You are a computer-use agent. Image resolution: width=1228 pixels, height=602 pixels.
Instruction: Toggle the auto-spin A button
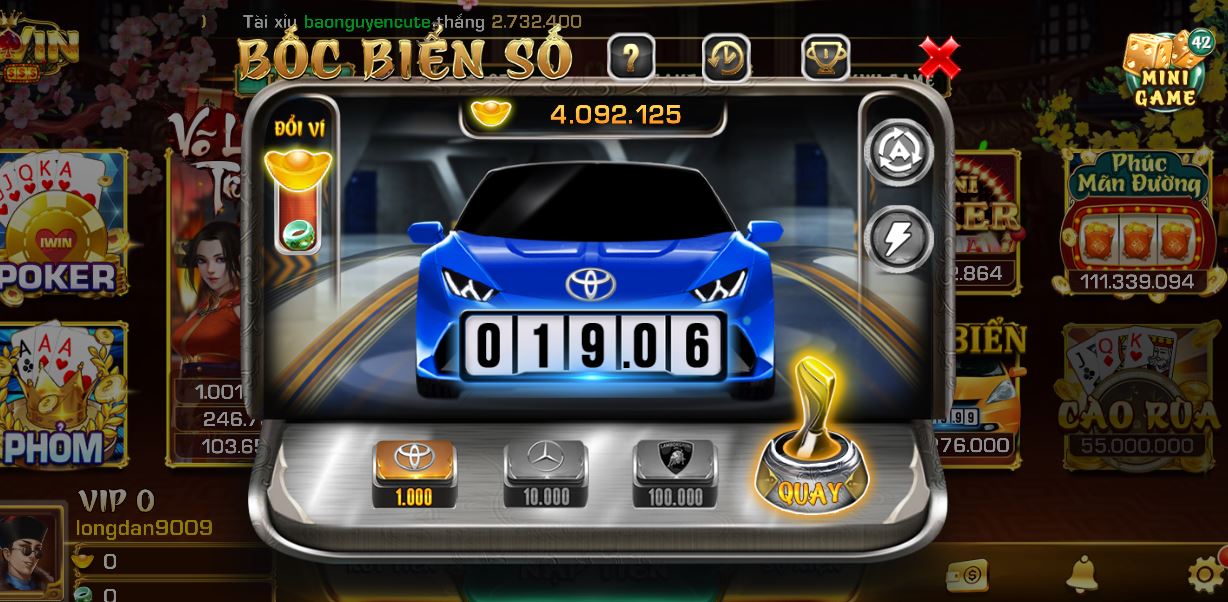[898, 153]
